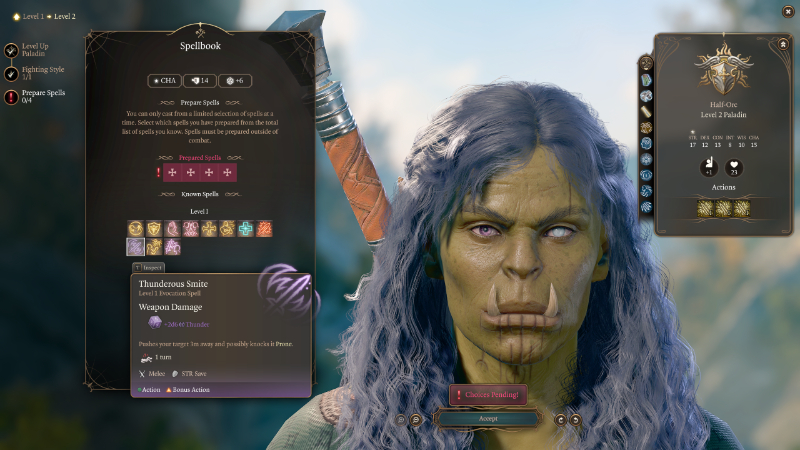Close the level up screen
This screenshot has height=450, width=800.
(788, 12)
